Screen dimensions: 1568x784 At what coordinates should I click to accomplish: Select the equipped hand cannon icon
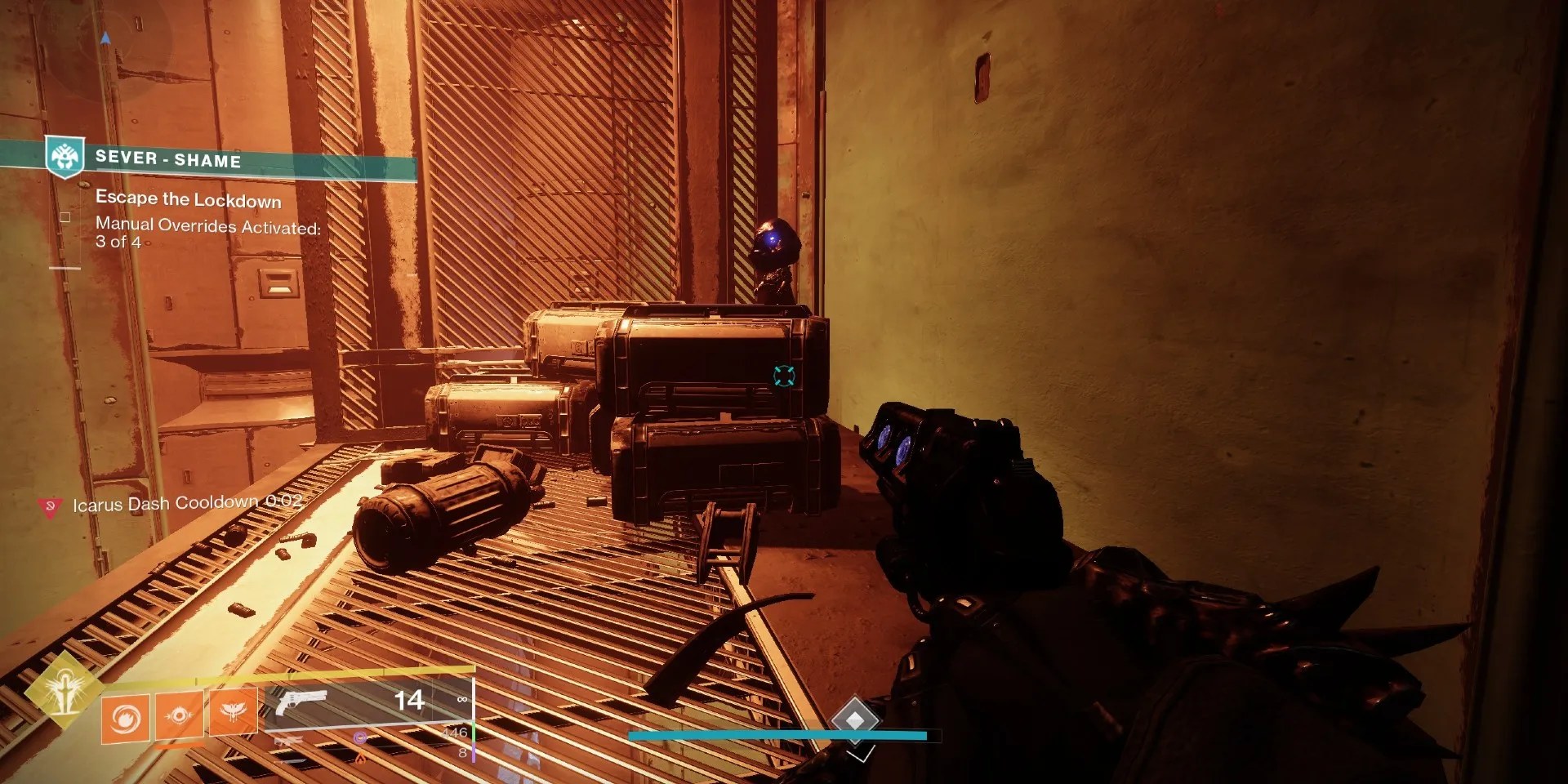(303, 702)
